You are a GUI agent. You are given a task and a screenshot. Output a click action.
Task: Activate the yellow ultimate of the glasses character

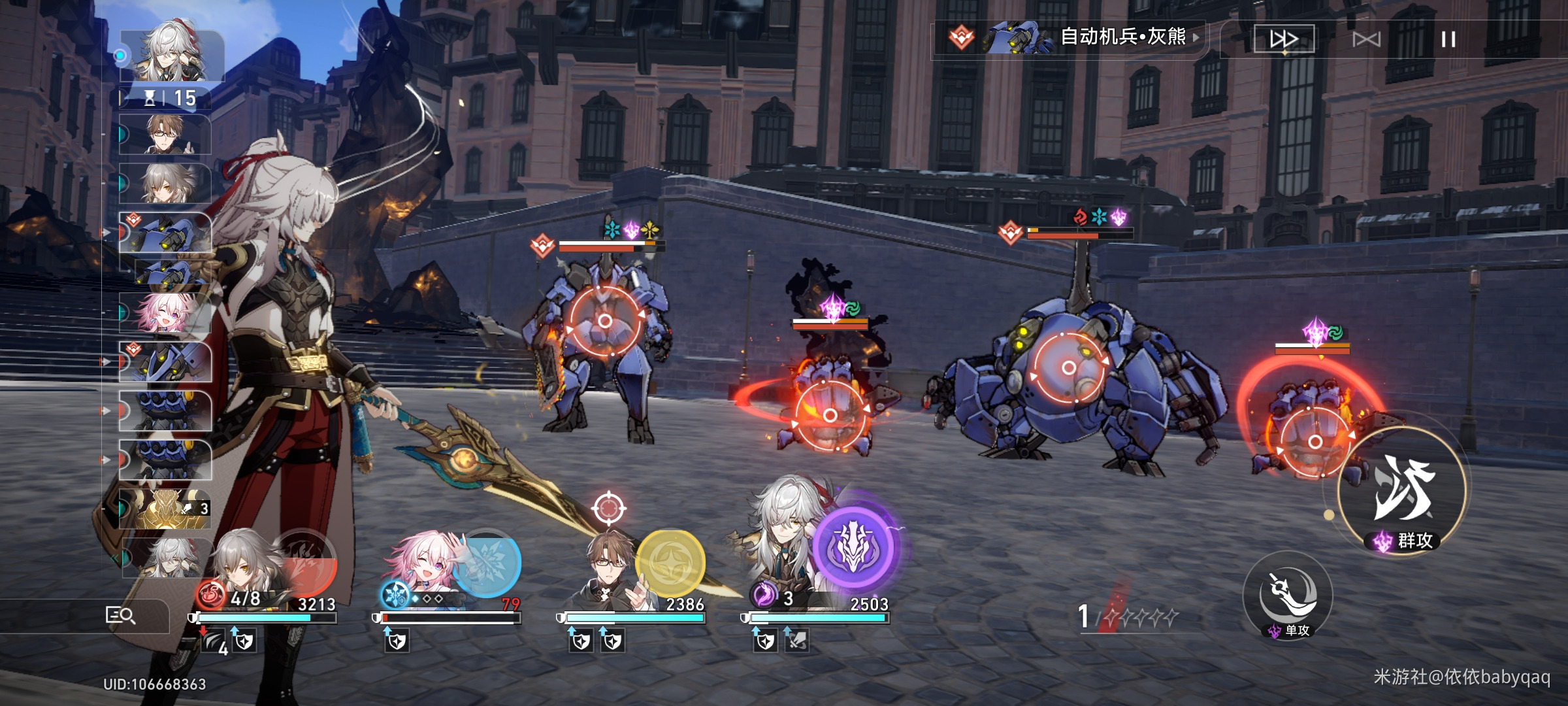670,563
